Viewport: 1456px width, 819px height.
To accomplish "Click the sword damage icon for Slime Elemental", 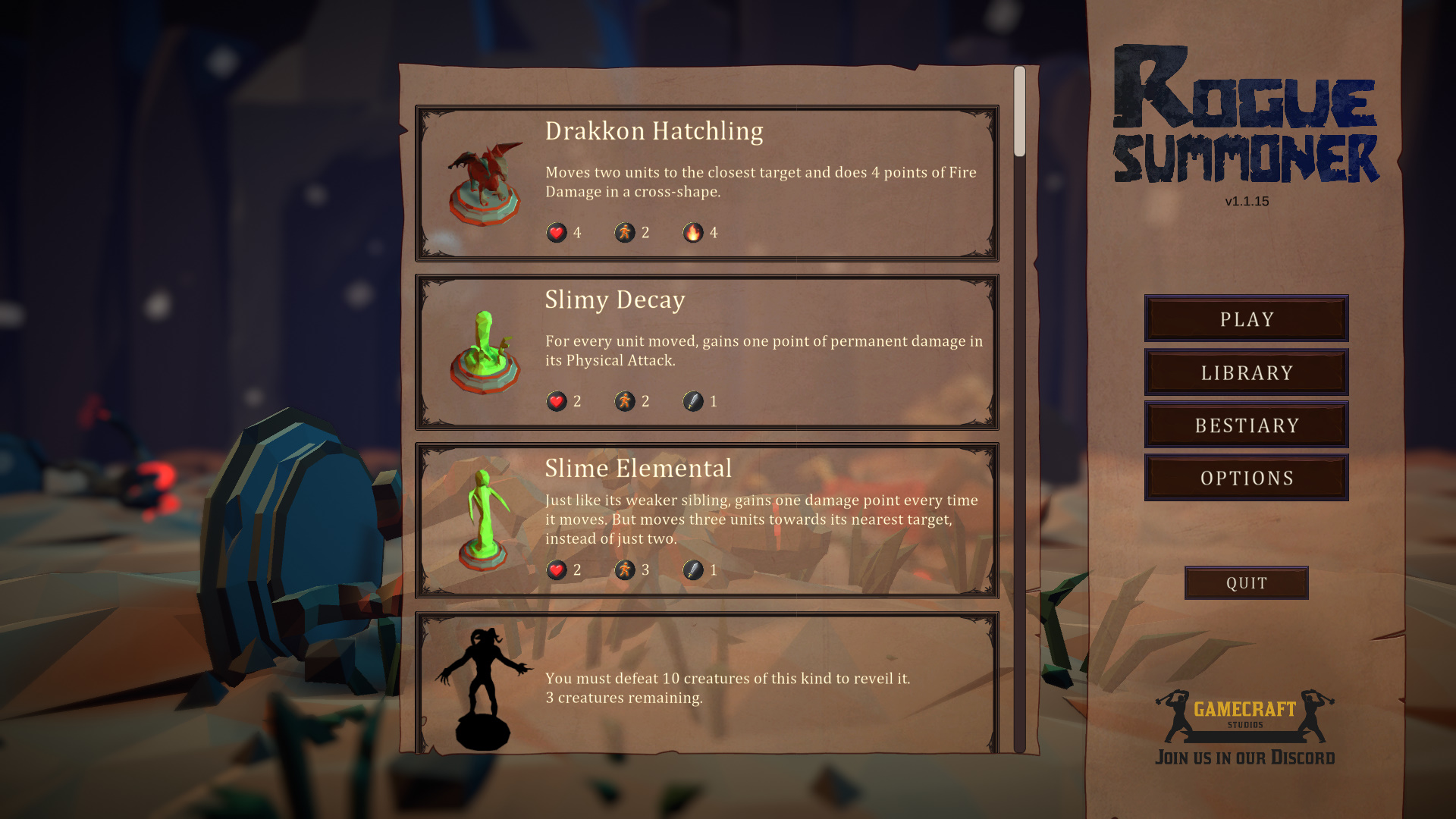I will pyautogui.click(x=692, y=570).
